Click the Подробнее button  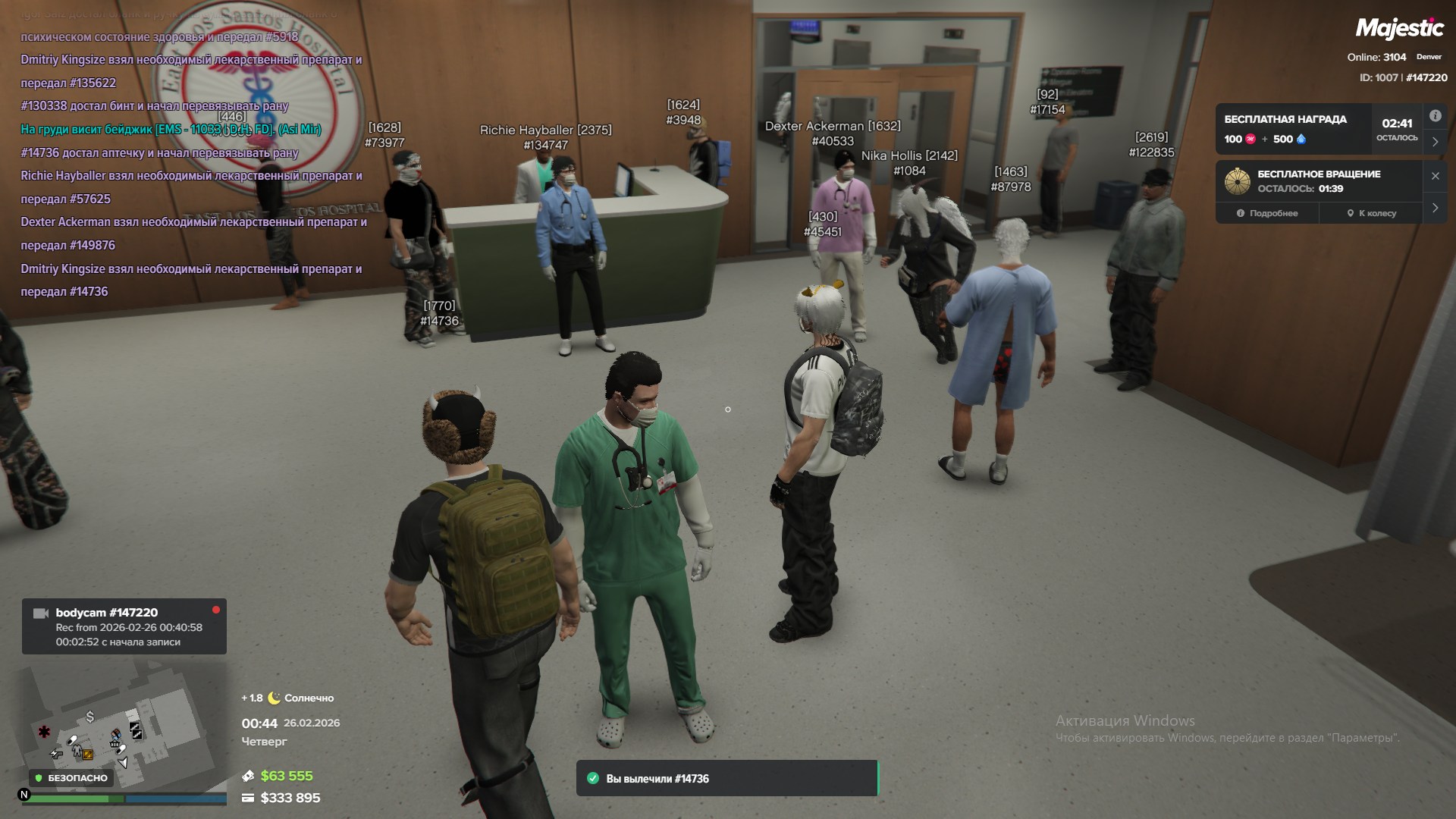coord(1267,213)
